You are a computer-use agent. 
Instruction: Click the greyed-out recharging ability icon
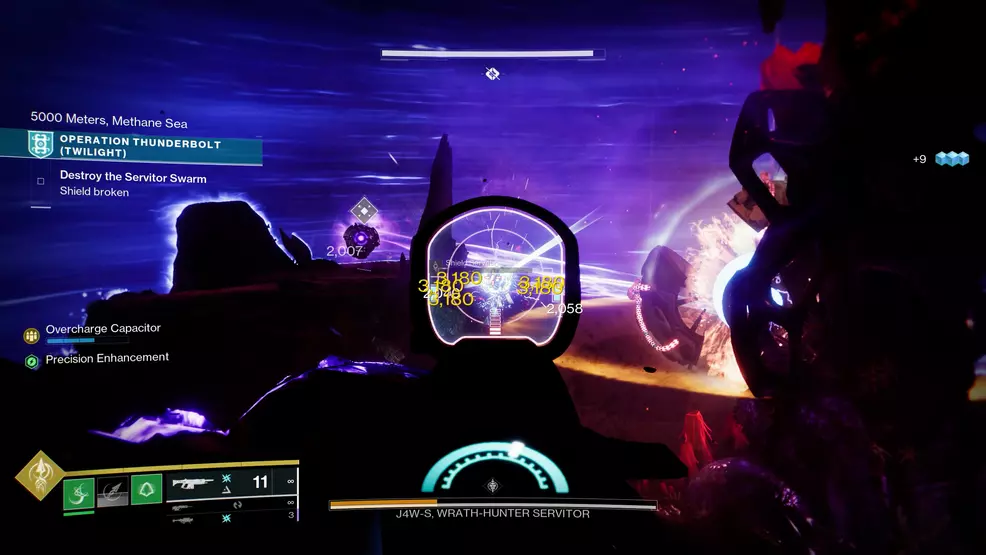112,492
